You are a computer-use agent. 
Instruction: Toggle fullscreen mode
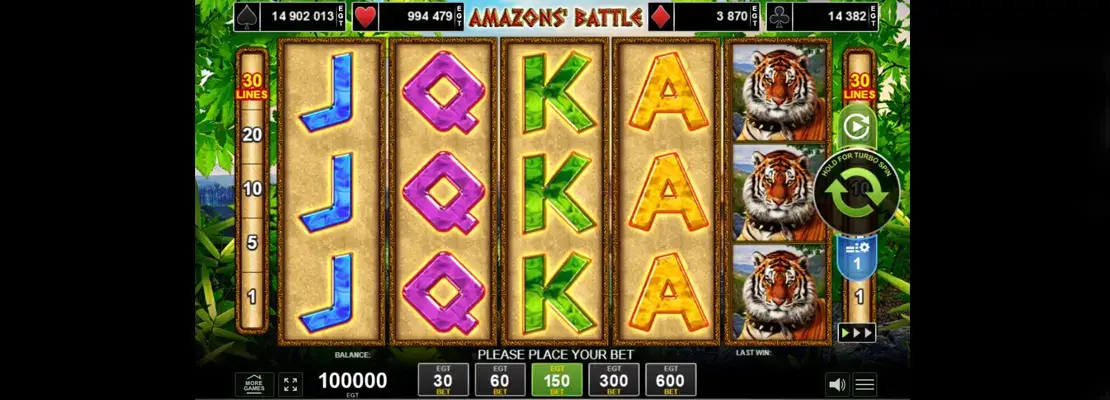click(x=290, y=384)
